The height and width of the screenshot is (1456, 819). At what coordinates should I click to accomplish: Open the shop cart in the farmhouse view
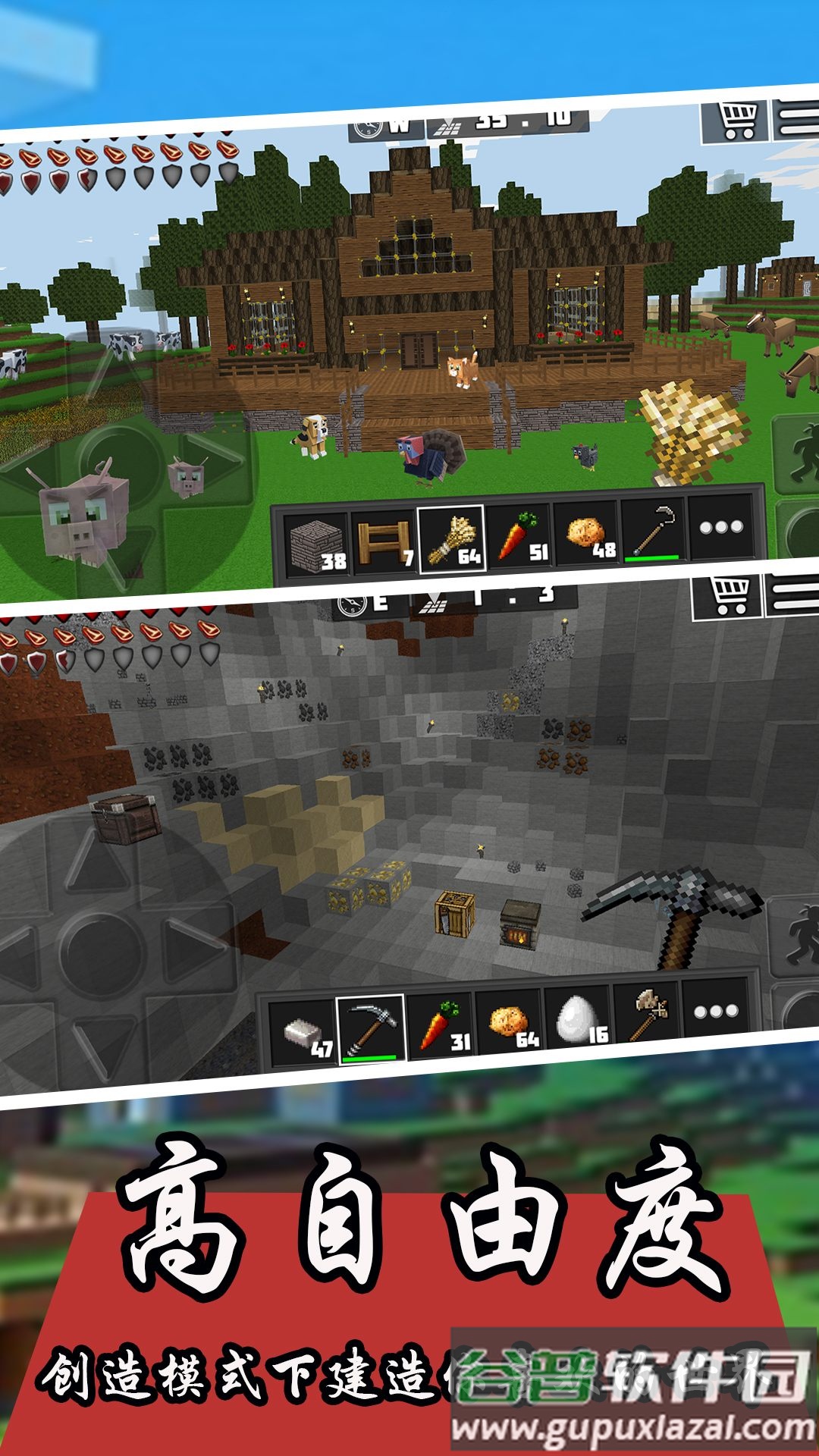tap(736, 120)
